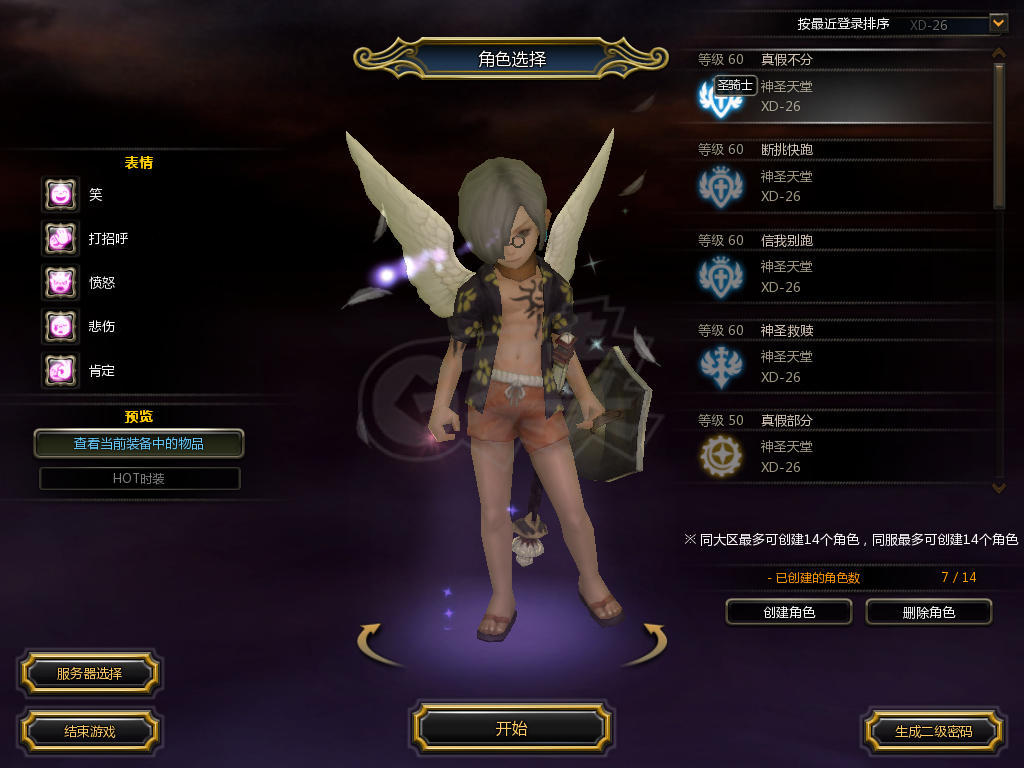Play the 悲伤 sad emote
The image size is (1024, 768).
(60, 326)
